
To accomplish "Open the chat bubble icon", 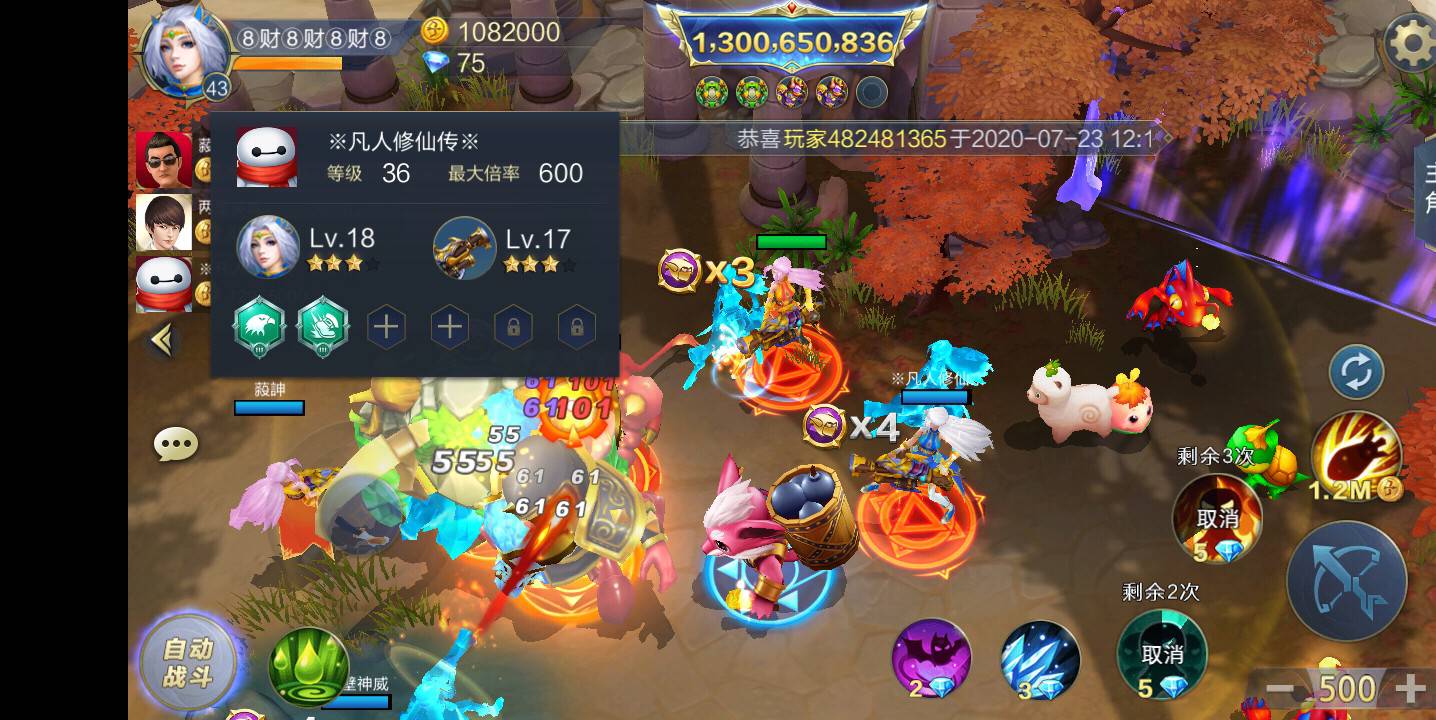I will tap(176, 443).
